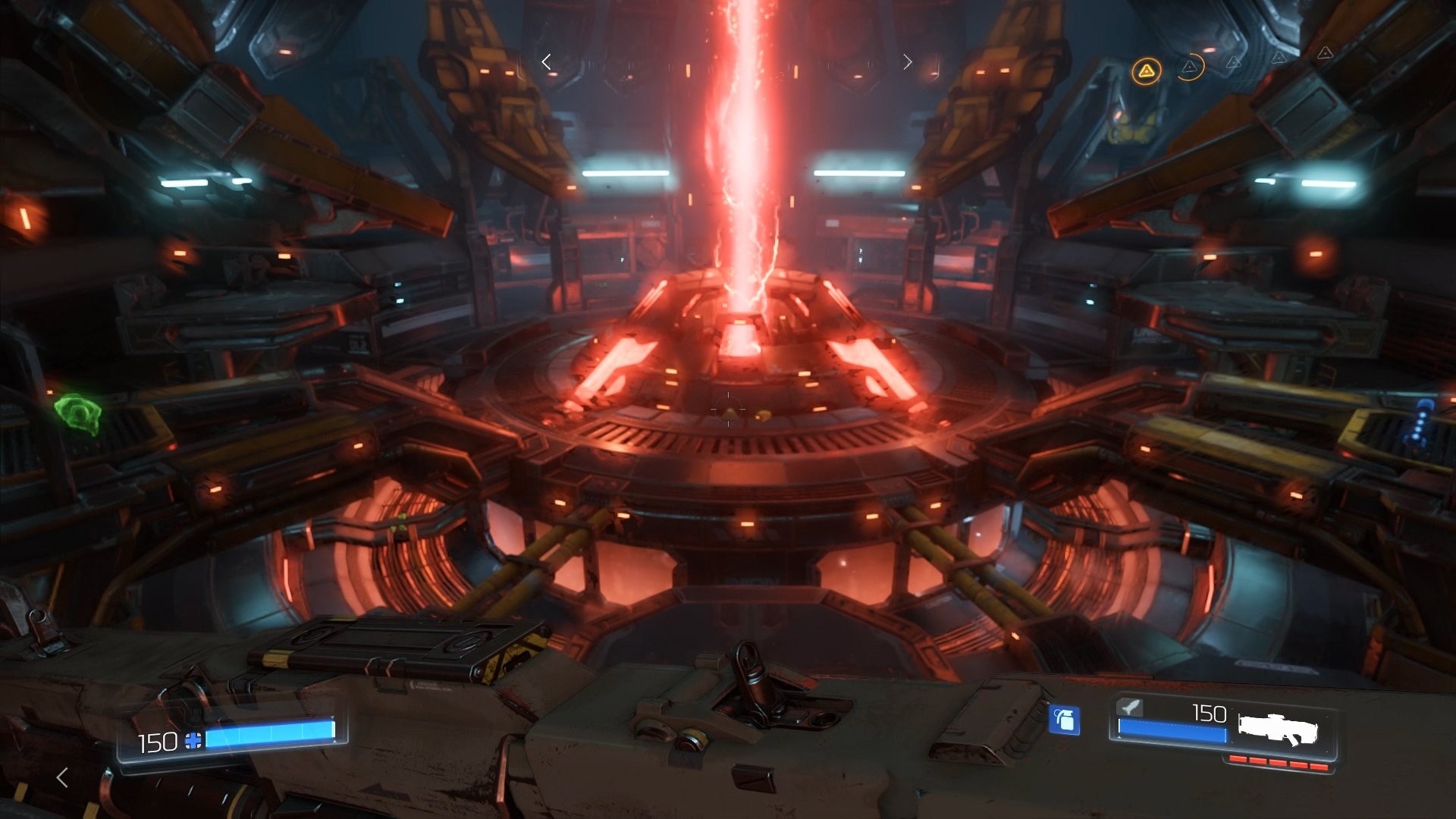This screenshot has width=1456, height=819.
Task: Click the middle unfilled triangle challenge icon
Action: tap(1235, 62)
